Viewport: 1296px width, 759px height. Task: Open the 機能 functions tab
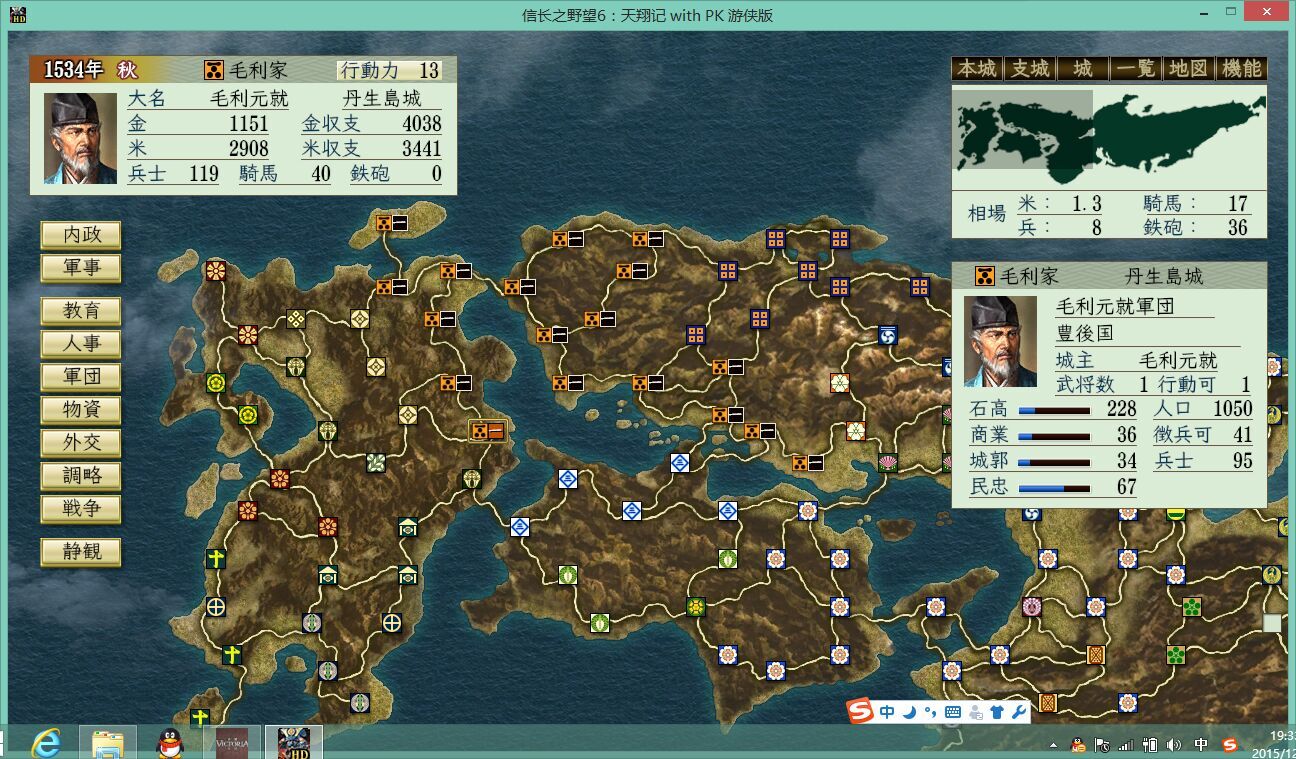click(x=1242, y=69)
